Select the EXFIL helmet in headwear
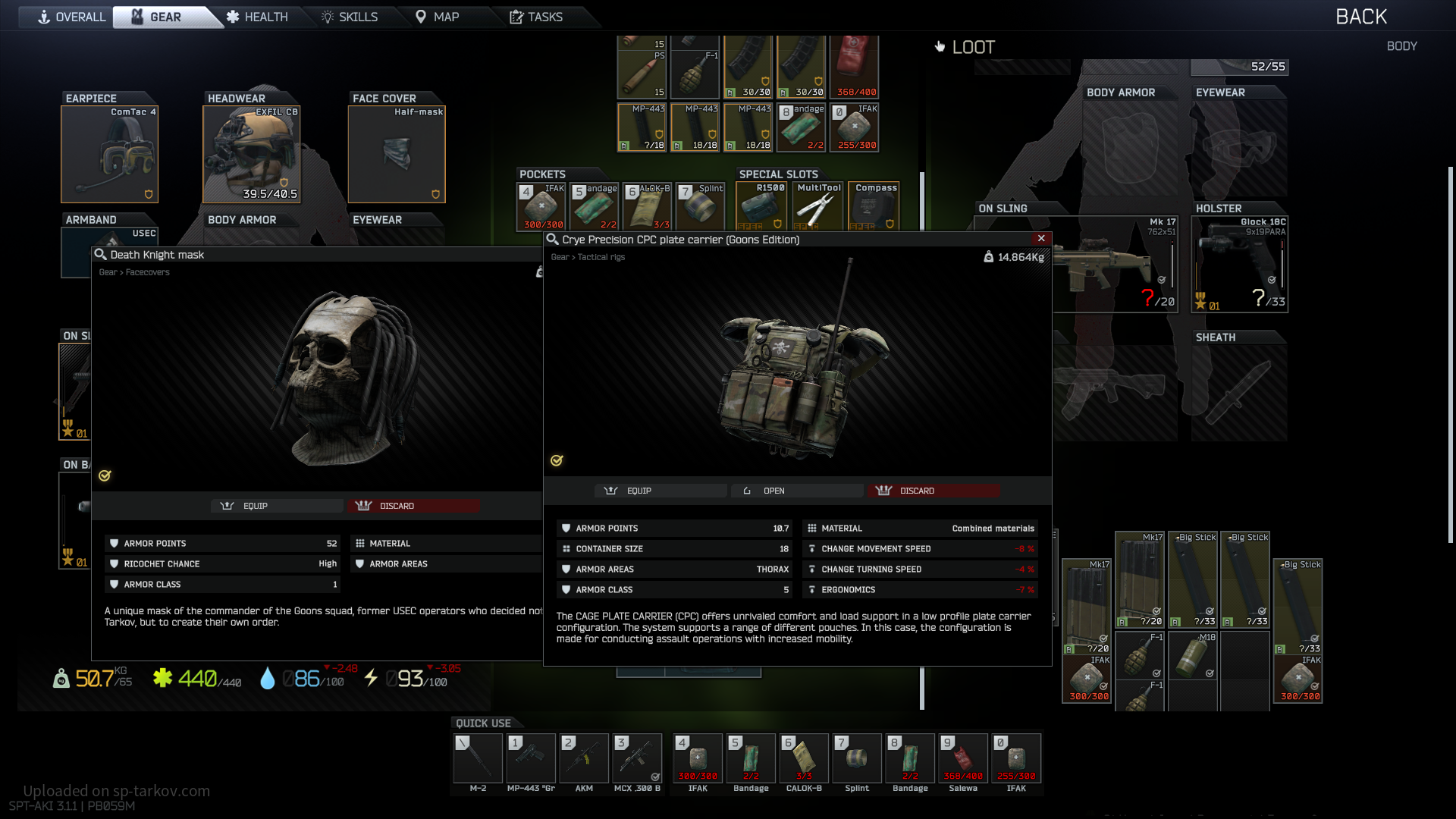This screenshot has width=1456, height=819. click(x=251, y=155)
